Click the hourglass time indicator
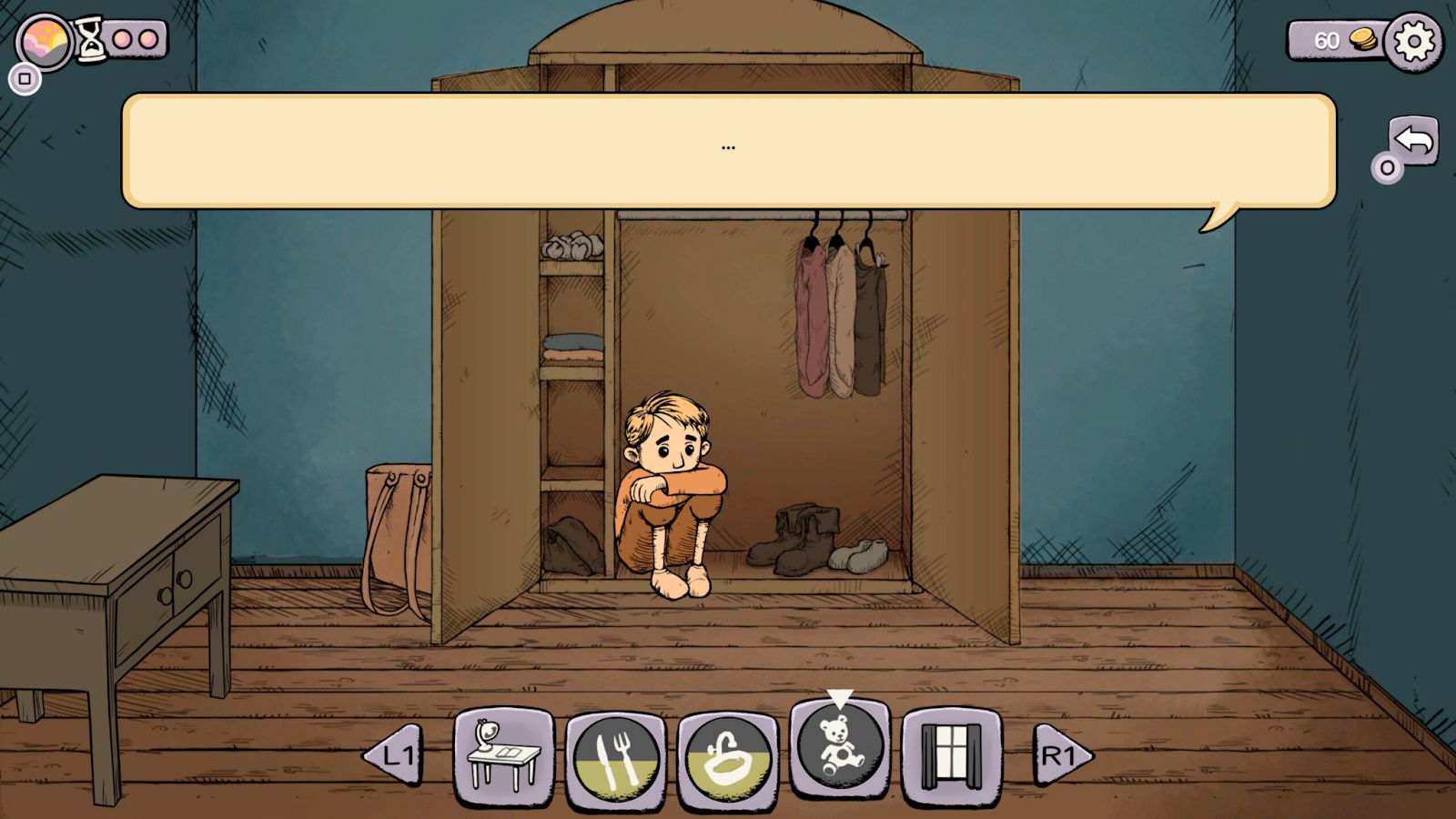This screenshot has width=1456, height=819. tap(90, 39)
